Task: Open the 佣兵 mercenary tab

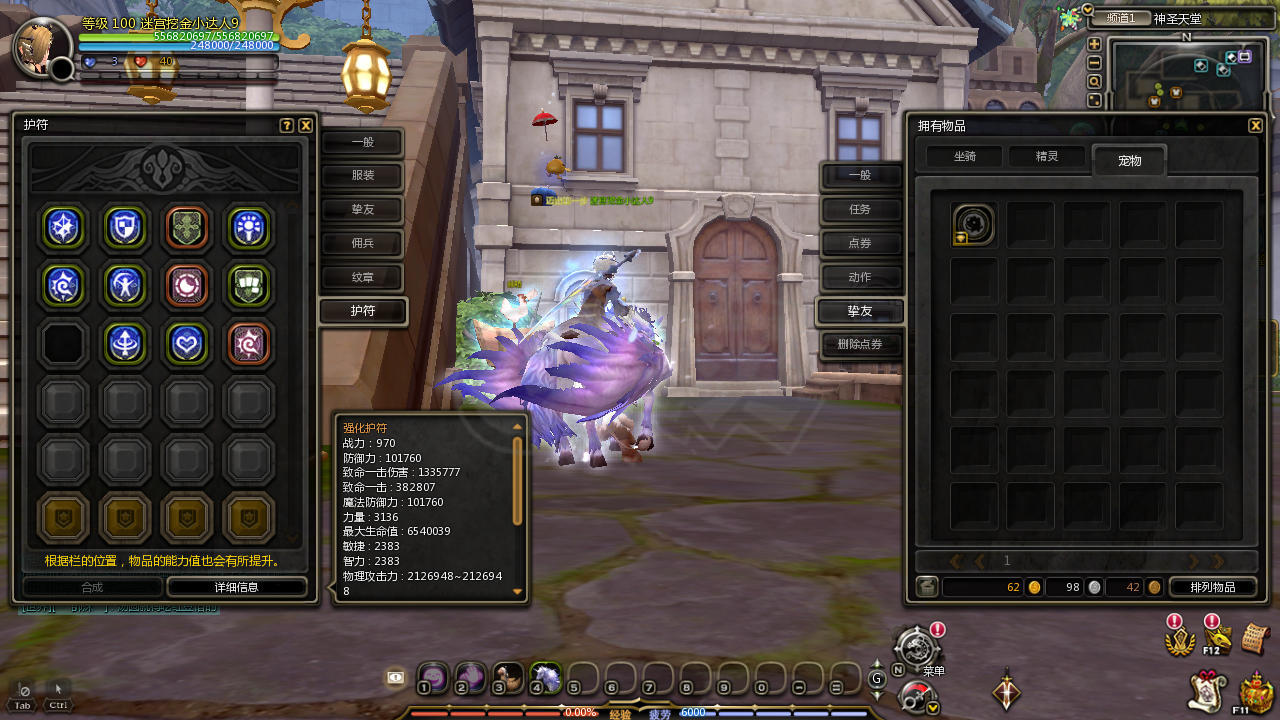Action: pos(362,243)
